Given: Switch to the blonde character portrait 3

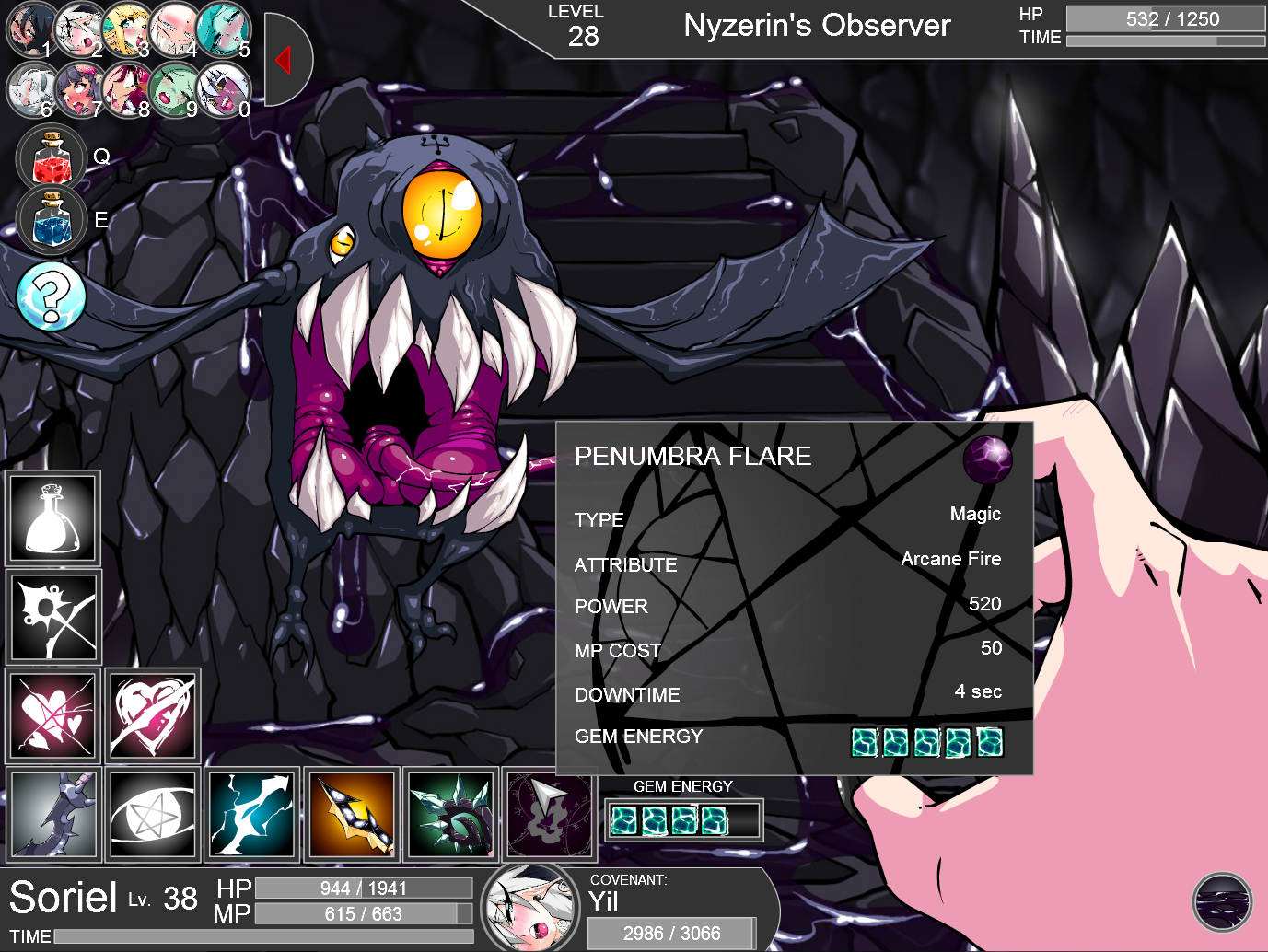Looking at the screenshot, I should tap(127, 29).
